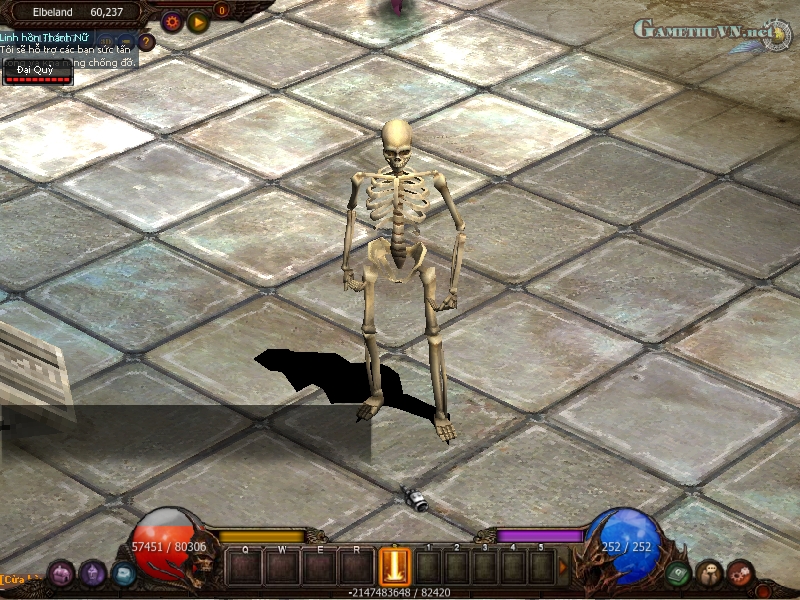This screenshot has height=600, width=800.
Task: Select the Q skill slot
Action: click(x=245, y=567)
